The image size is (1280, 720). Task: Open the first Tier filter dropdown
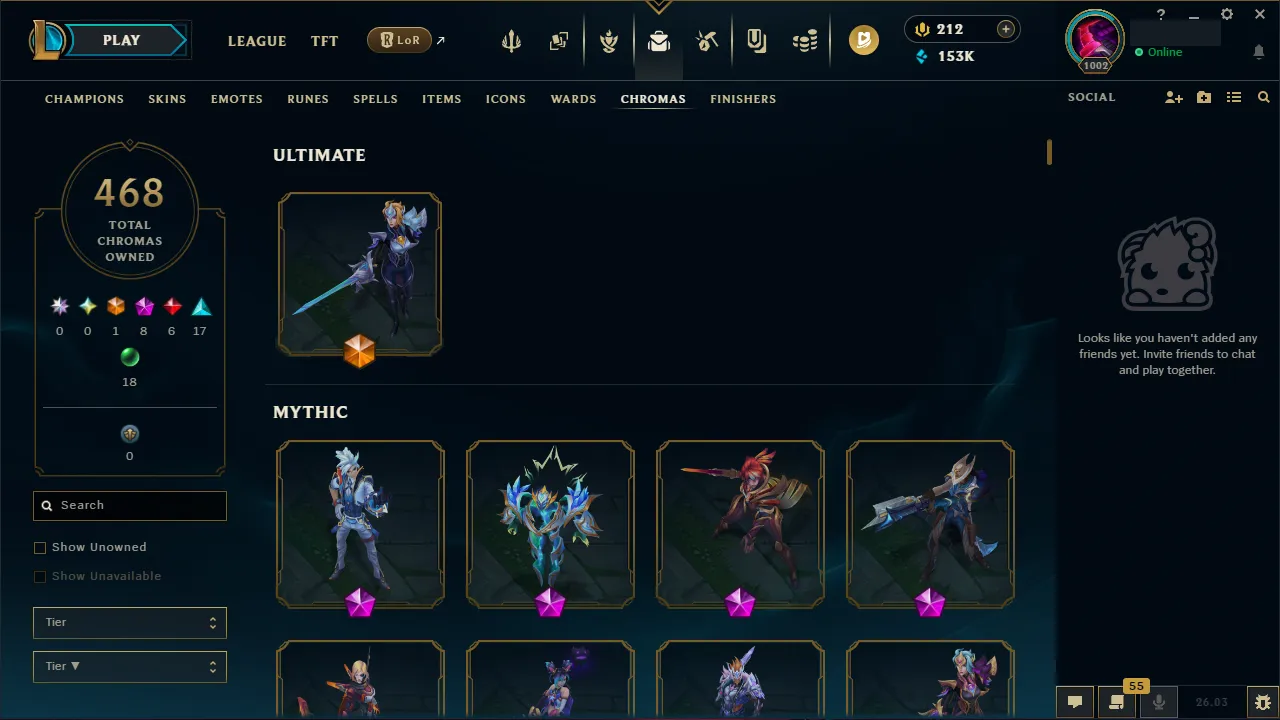click(x=130, y=622)
